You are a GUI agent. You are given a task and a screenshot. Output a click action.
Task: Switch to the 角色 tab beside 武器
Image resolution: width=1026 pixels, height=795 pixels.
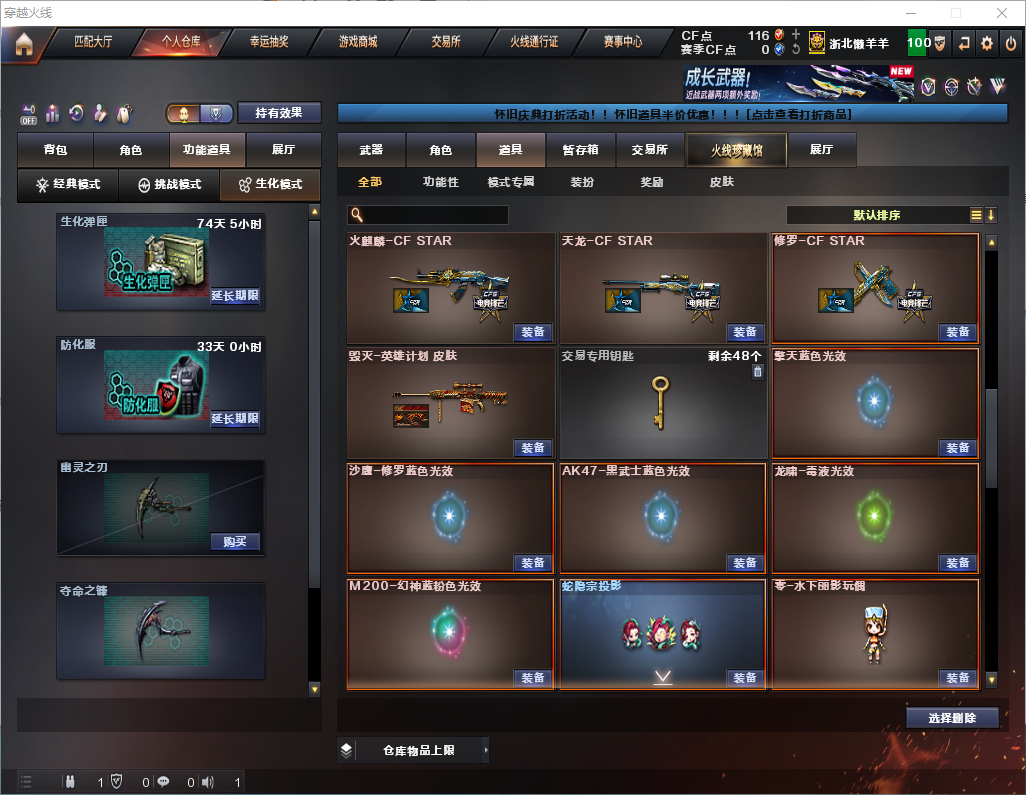[441, 150]
